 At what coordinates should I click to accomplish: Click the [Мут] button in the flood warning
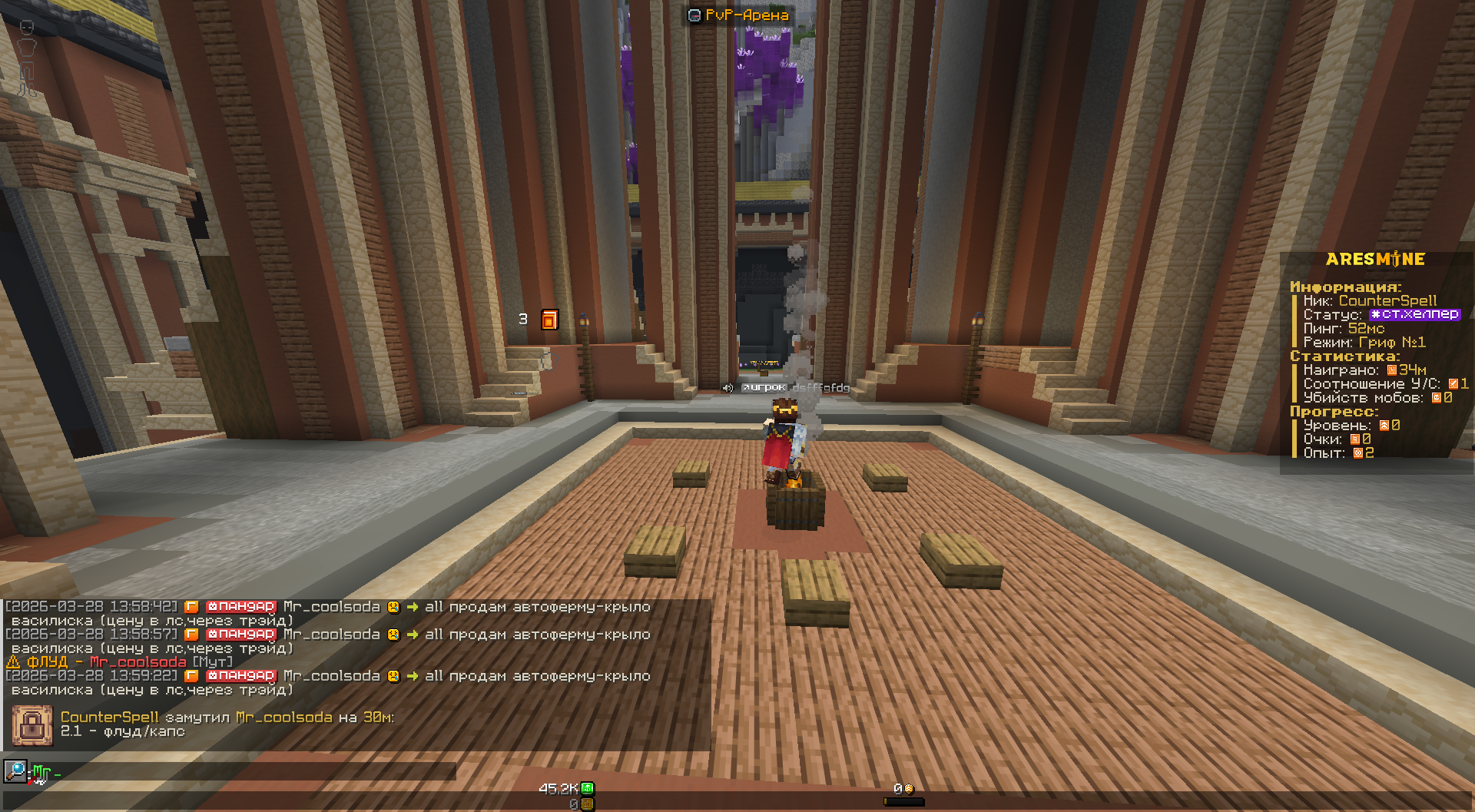[x=211, y=662]
